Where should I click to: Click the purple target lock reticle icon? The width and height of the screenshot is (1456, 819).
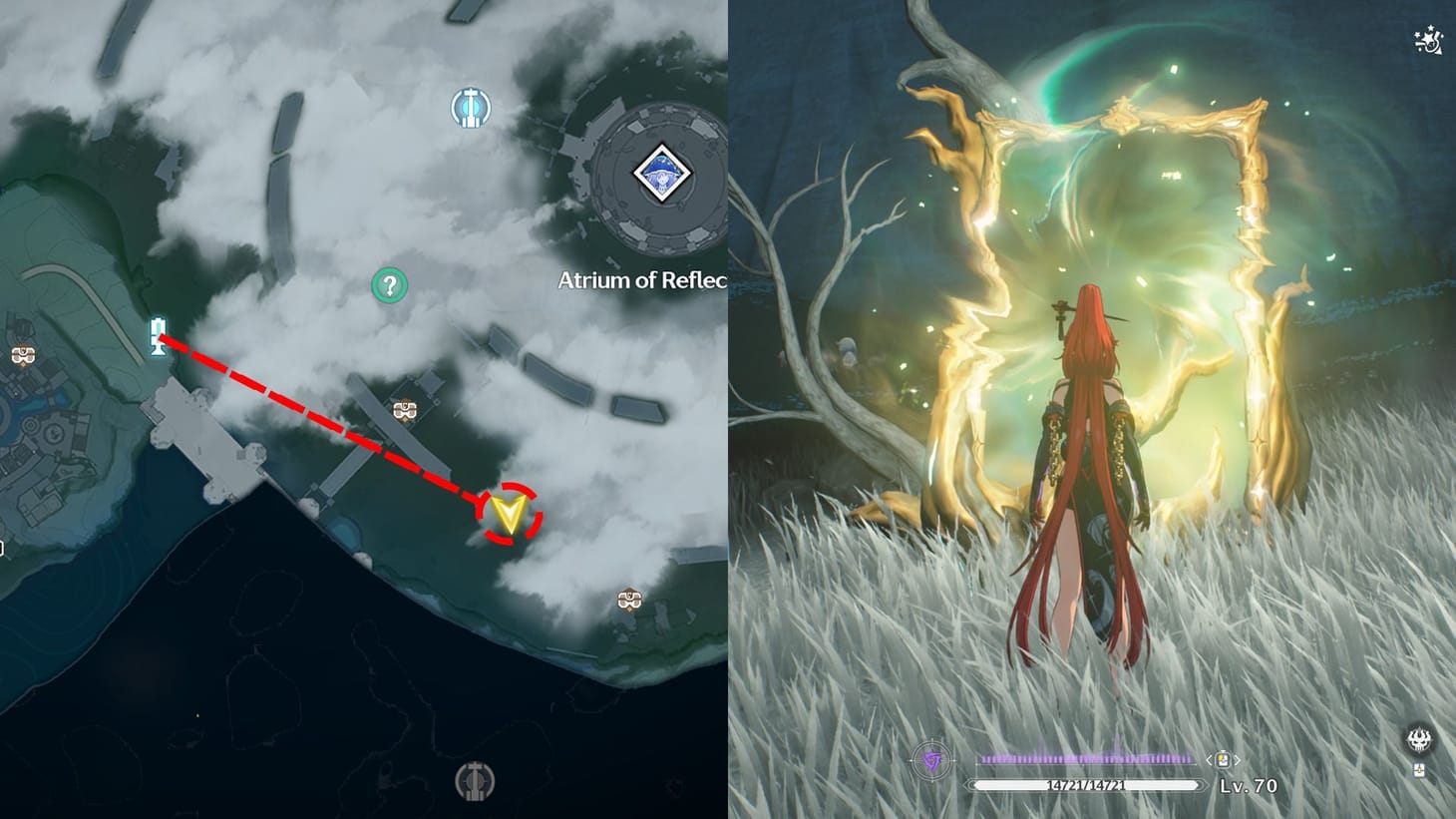click(x=932, y=758)
